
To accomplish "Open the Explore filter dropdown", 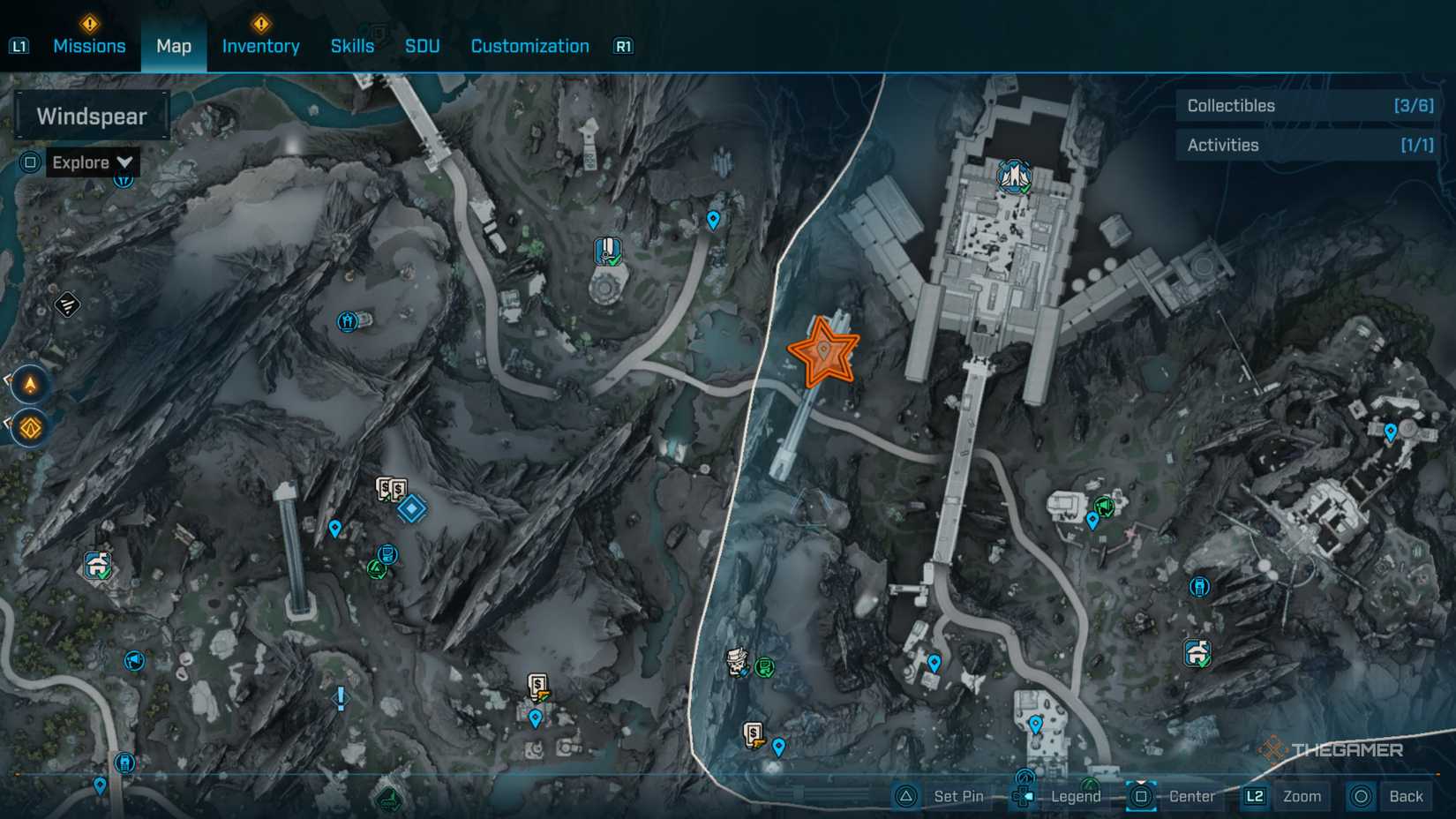I will (x=92, y=162).
